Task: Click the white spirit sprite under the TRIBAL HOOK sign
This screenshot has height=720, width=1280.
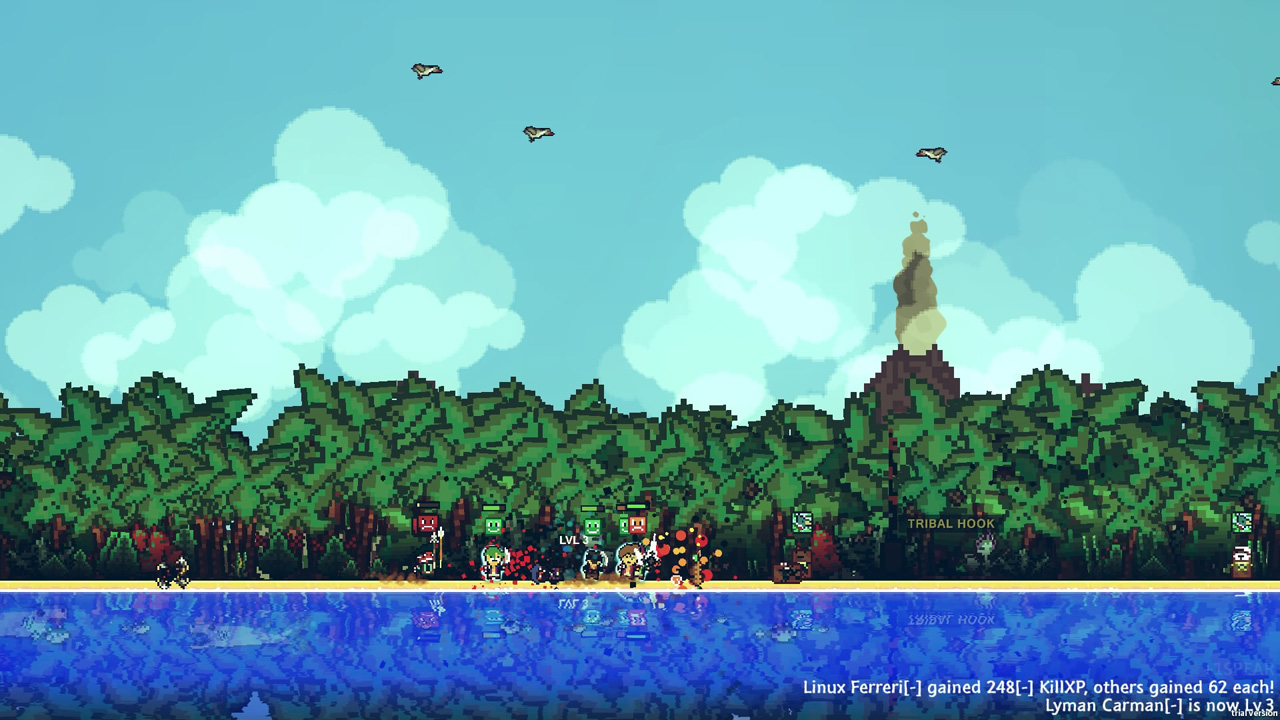Action: [986, 544]
